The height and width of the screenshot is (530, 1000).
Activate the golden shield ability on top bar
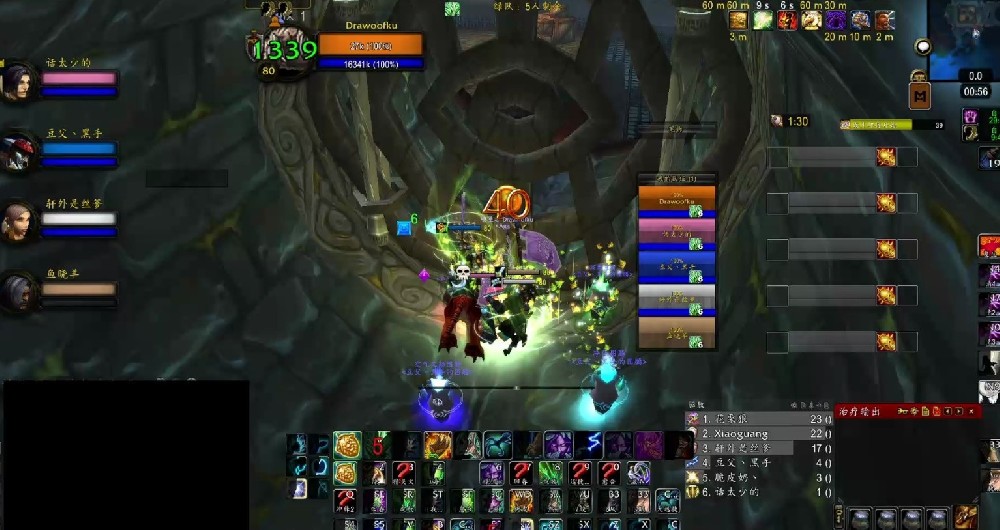click(347, 445)
